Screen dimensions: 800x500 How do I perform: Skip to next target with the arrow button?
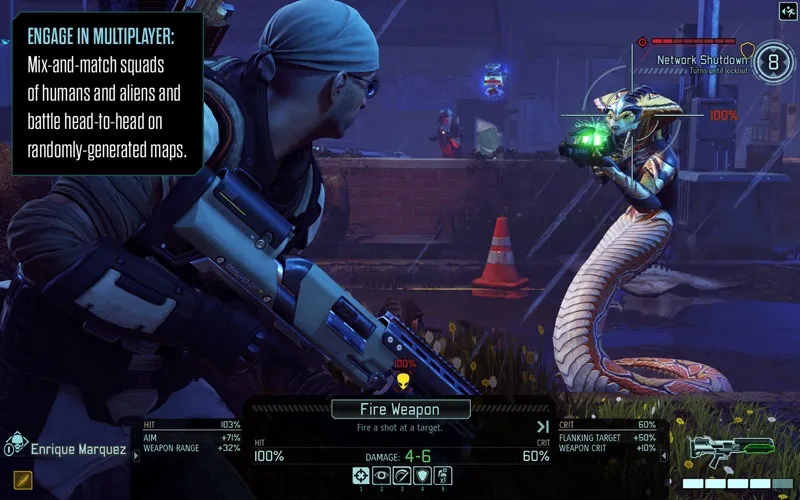click(544, 427)
